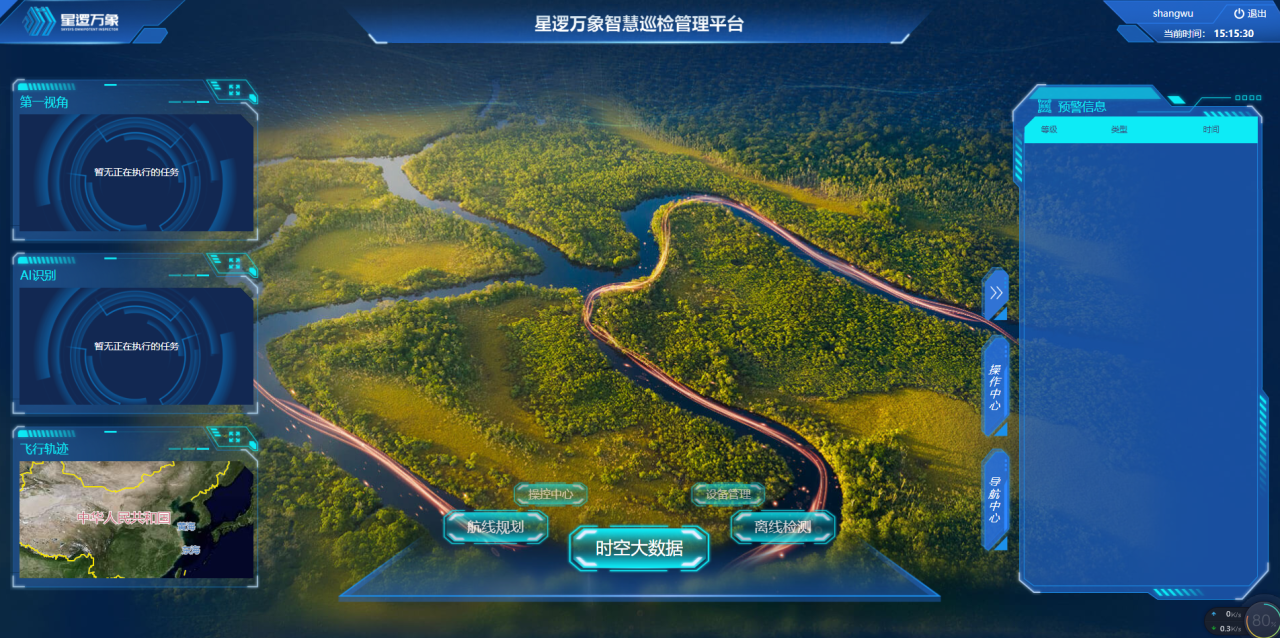Image resolution: width=1280 pixels, height=638 pixels.
Task: Open the 离线检测 module
Action: tap(782, 526)
